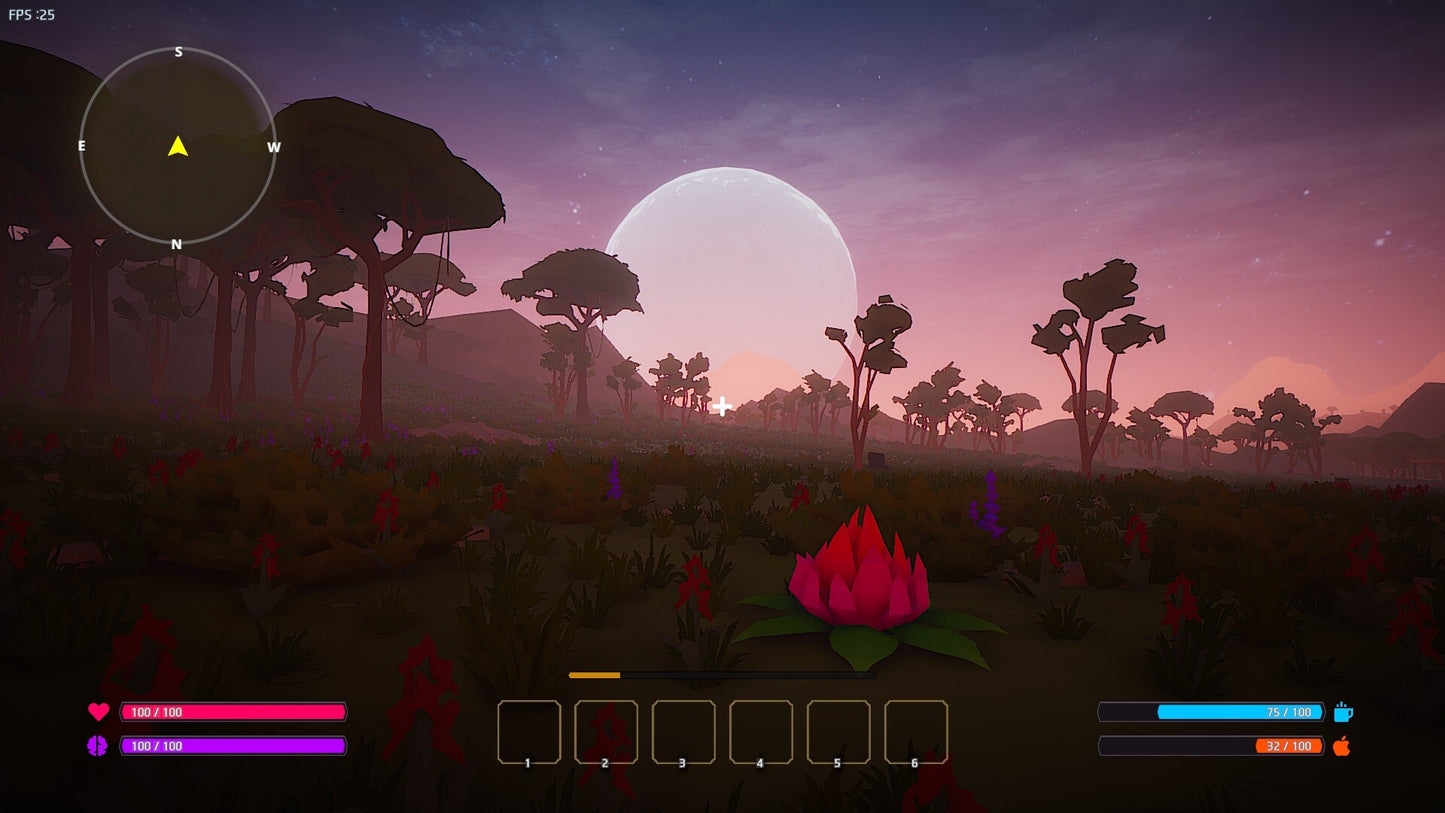Activate hotbar slot number 3

click(684, 732)
